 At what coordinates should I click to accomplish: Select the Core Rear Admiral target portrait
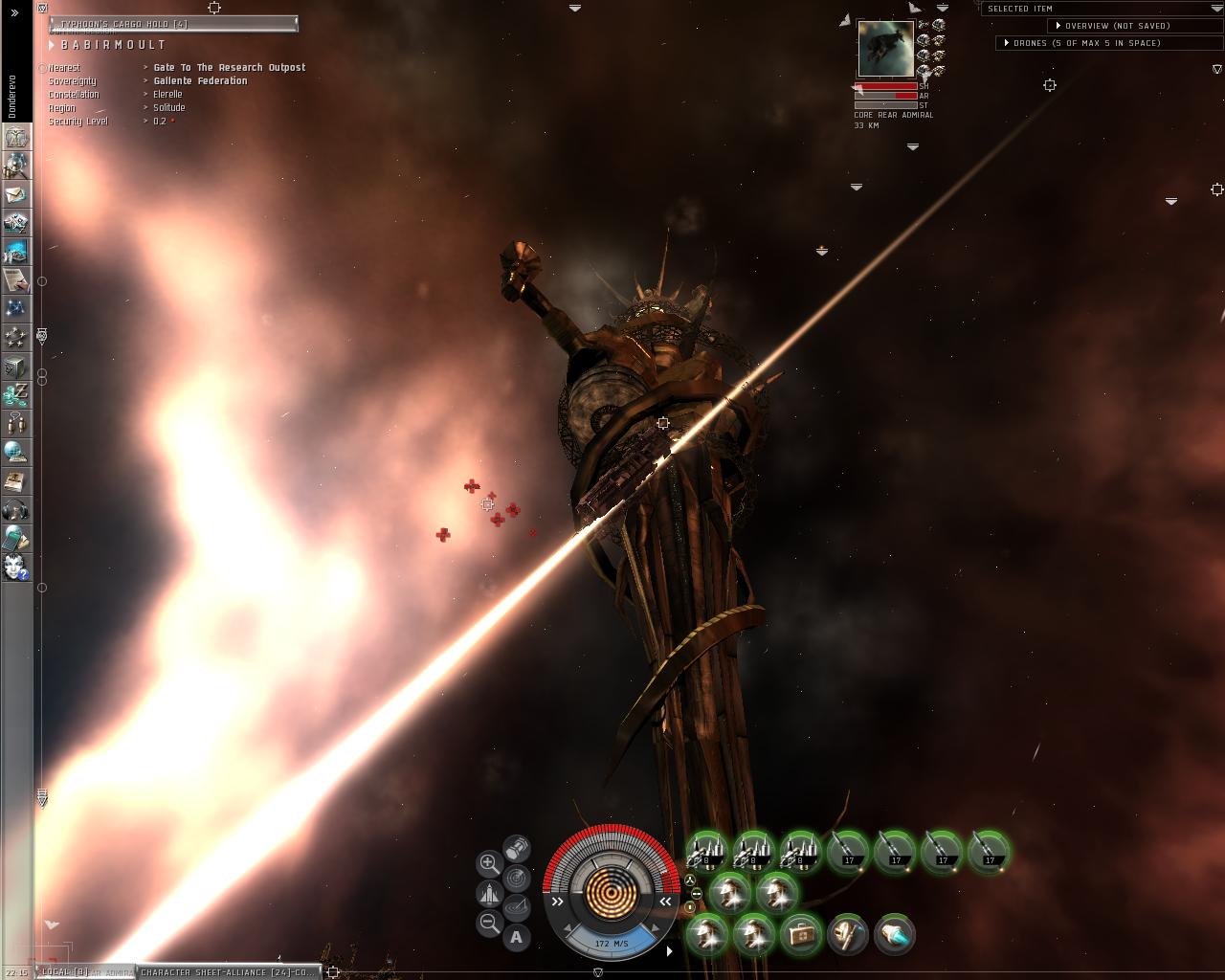885,49
